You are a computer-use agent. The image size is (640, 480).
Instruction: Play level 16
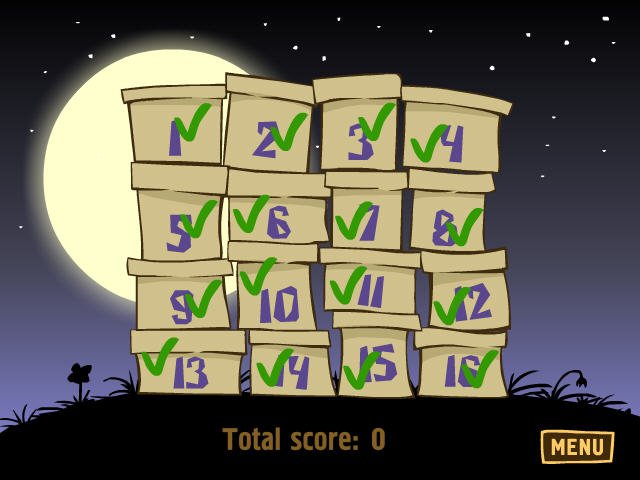[x=460, y=370]
